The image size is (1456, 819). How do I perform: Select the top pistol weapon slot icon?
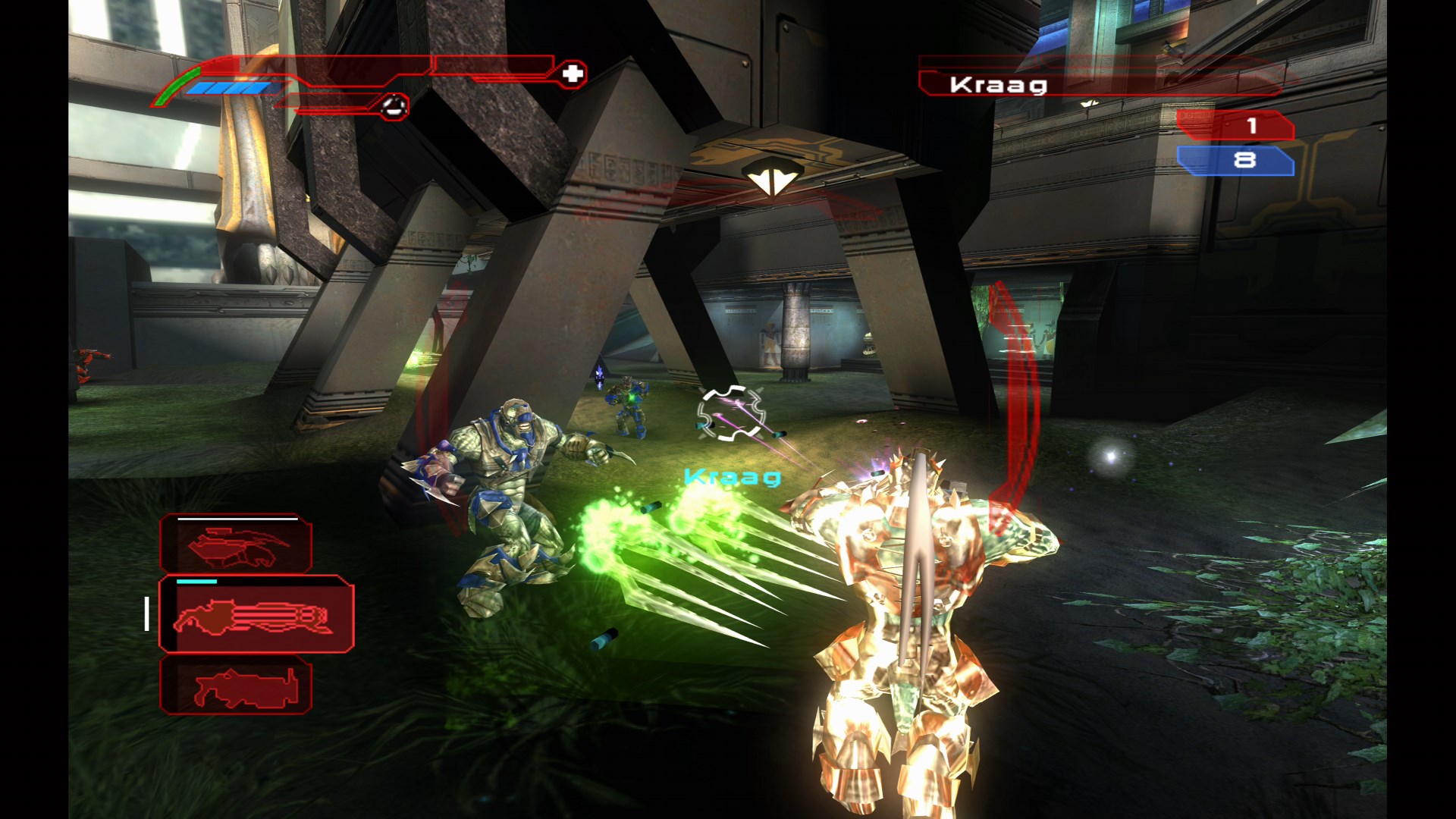235,542
